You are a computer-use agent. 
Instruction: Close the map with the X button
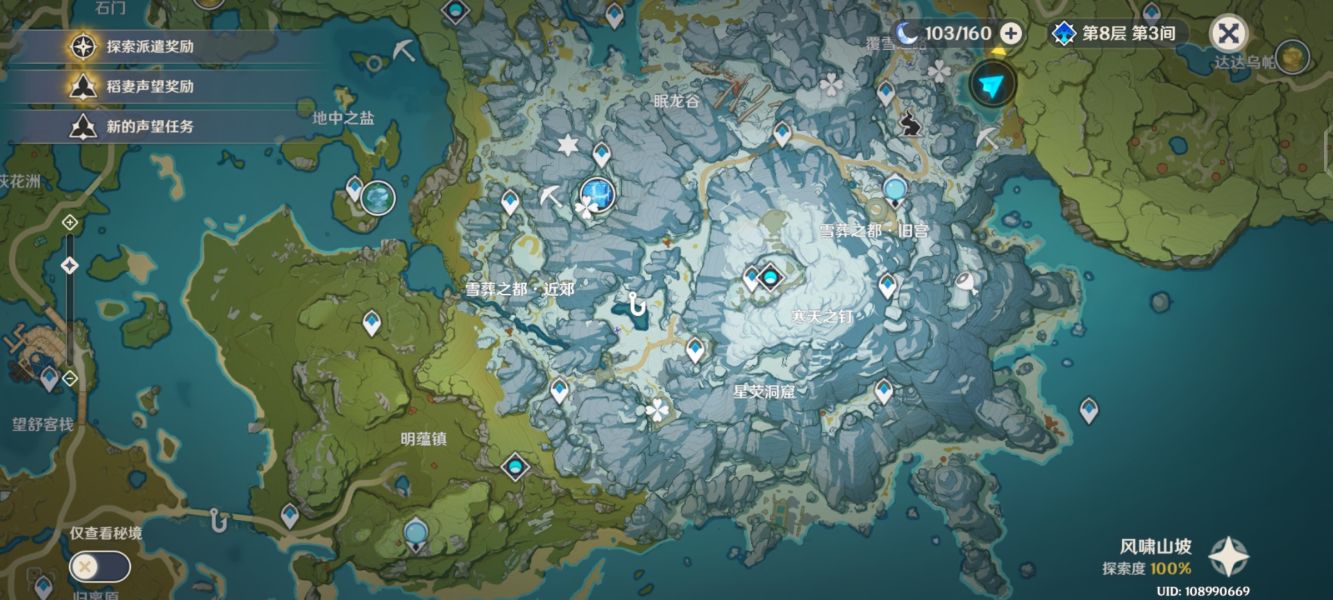(x=1228, y=34)
